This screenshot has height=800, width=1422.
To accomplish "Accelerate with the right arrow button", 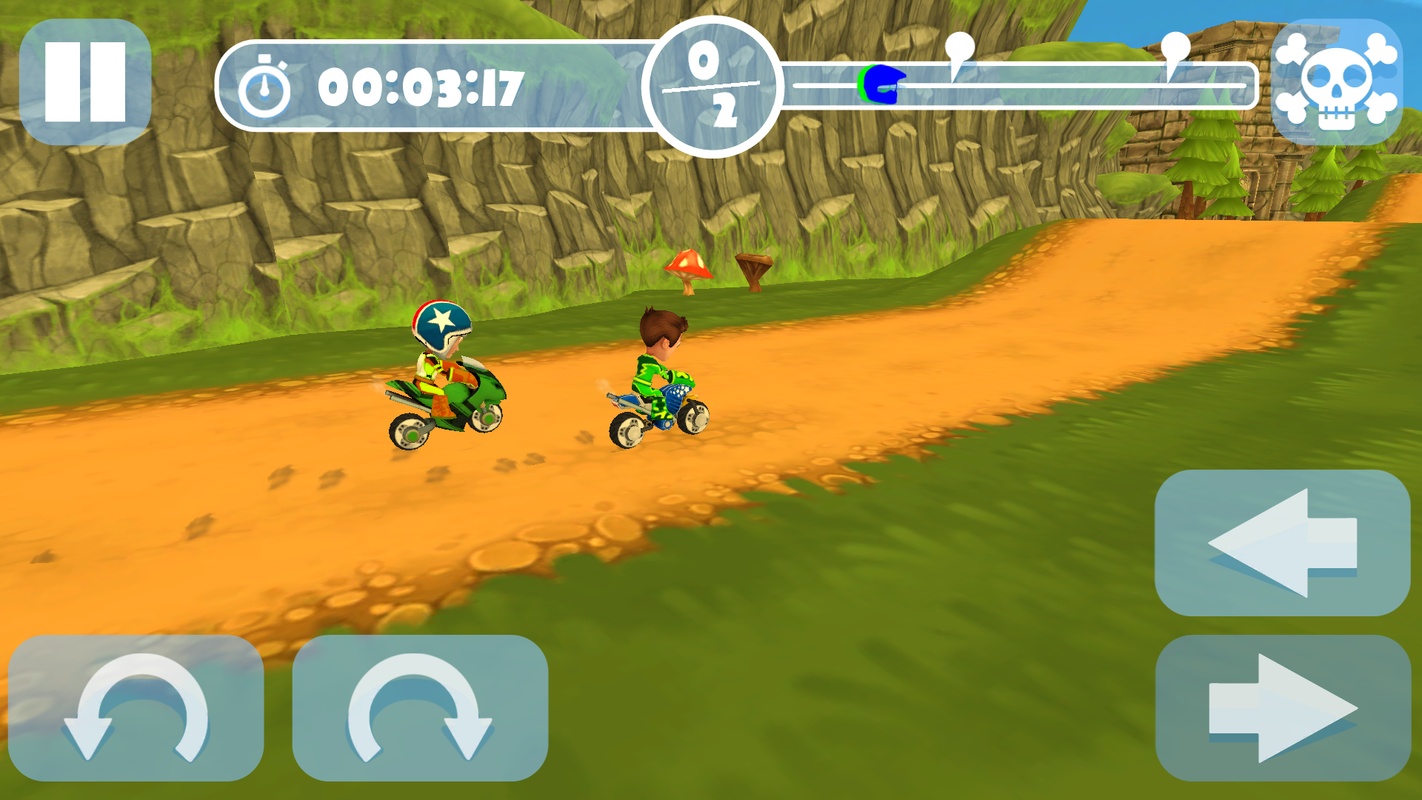I will click(1282, 708).
